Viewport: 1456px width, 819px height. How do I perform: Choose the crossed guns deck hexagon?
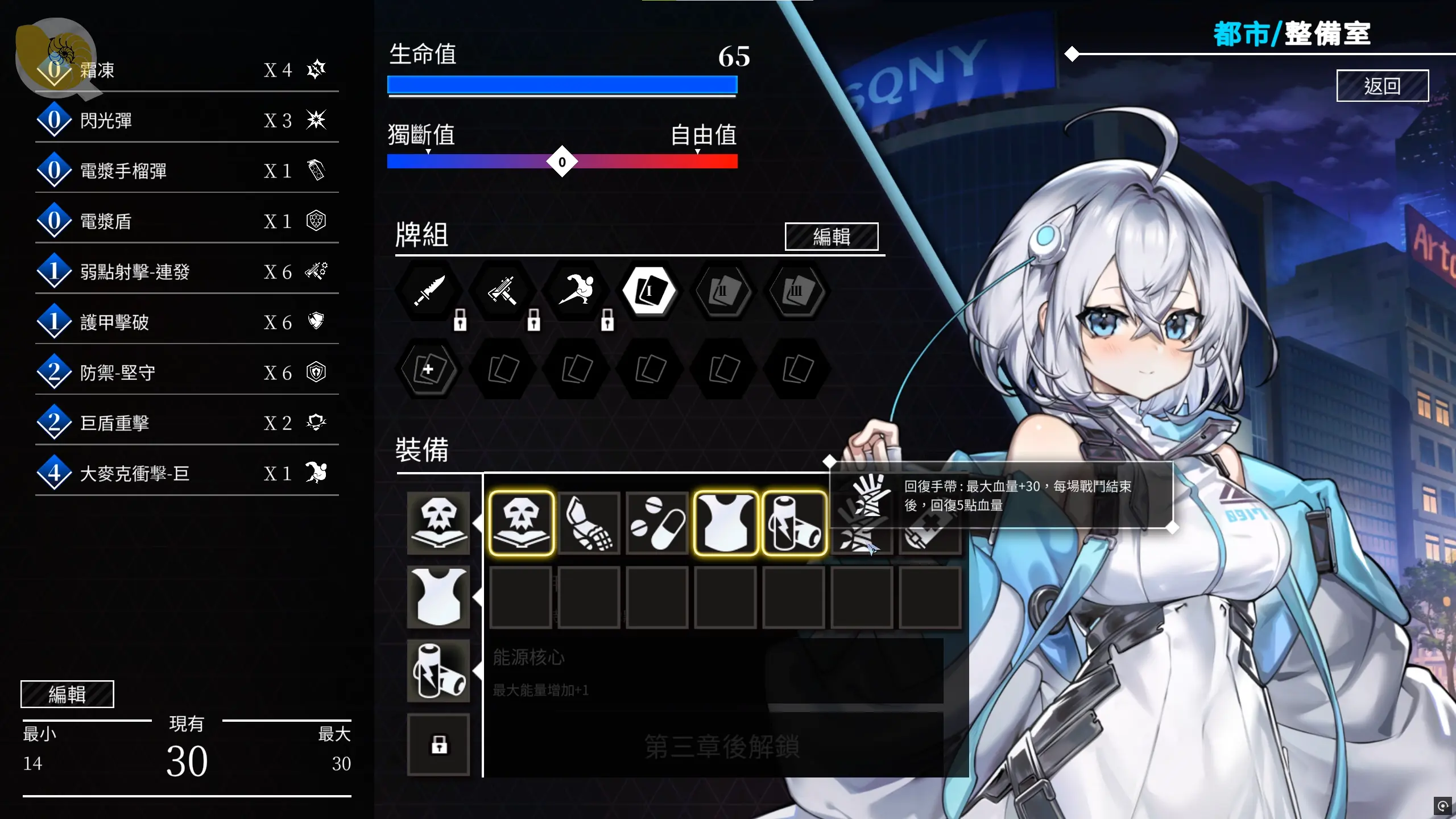click(502, 291)
